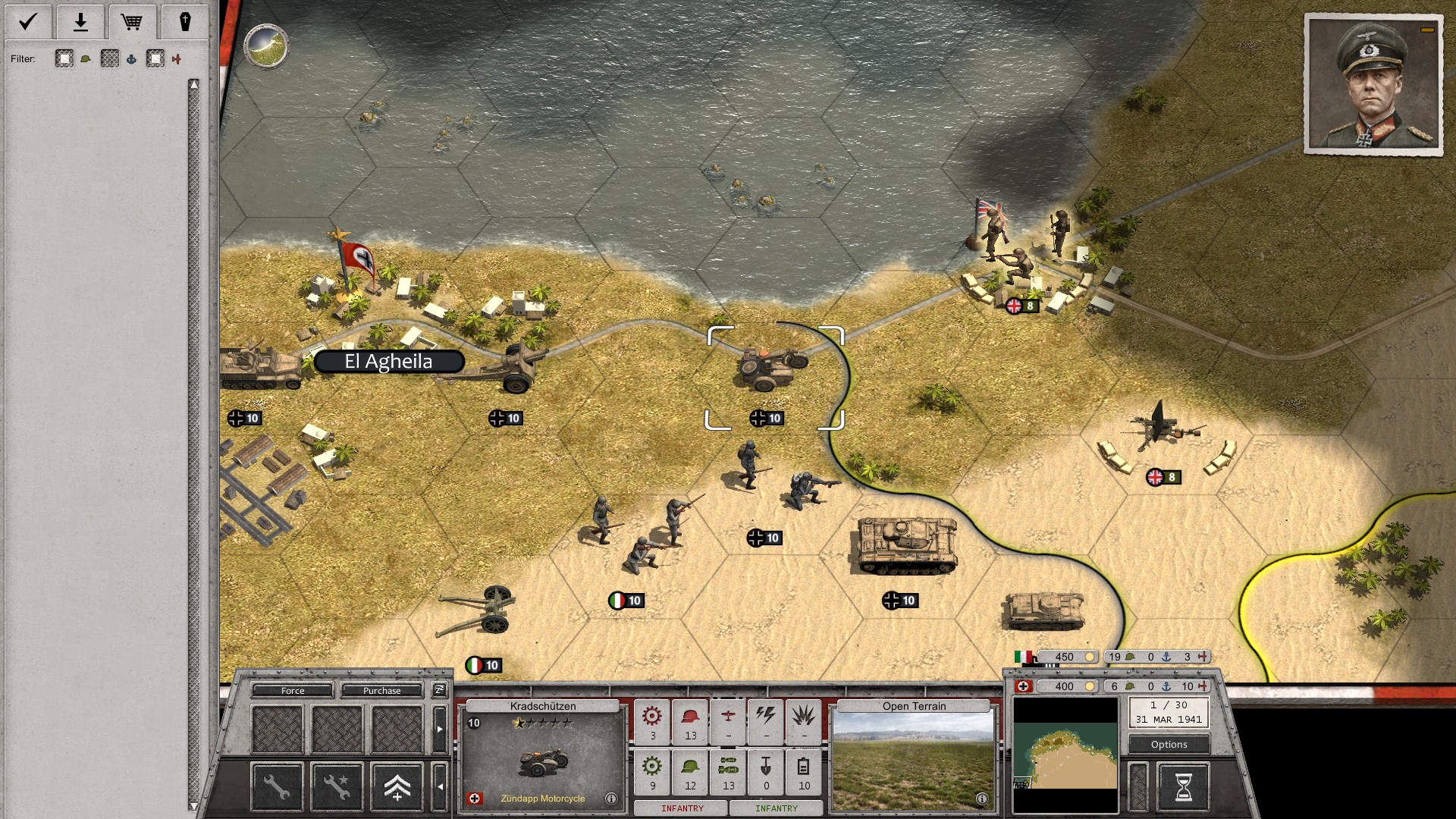Toggle the naval anchor filter checkbox
1456x819 pixels.
(110, 59)
